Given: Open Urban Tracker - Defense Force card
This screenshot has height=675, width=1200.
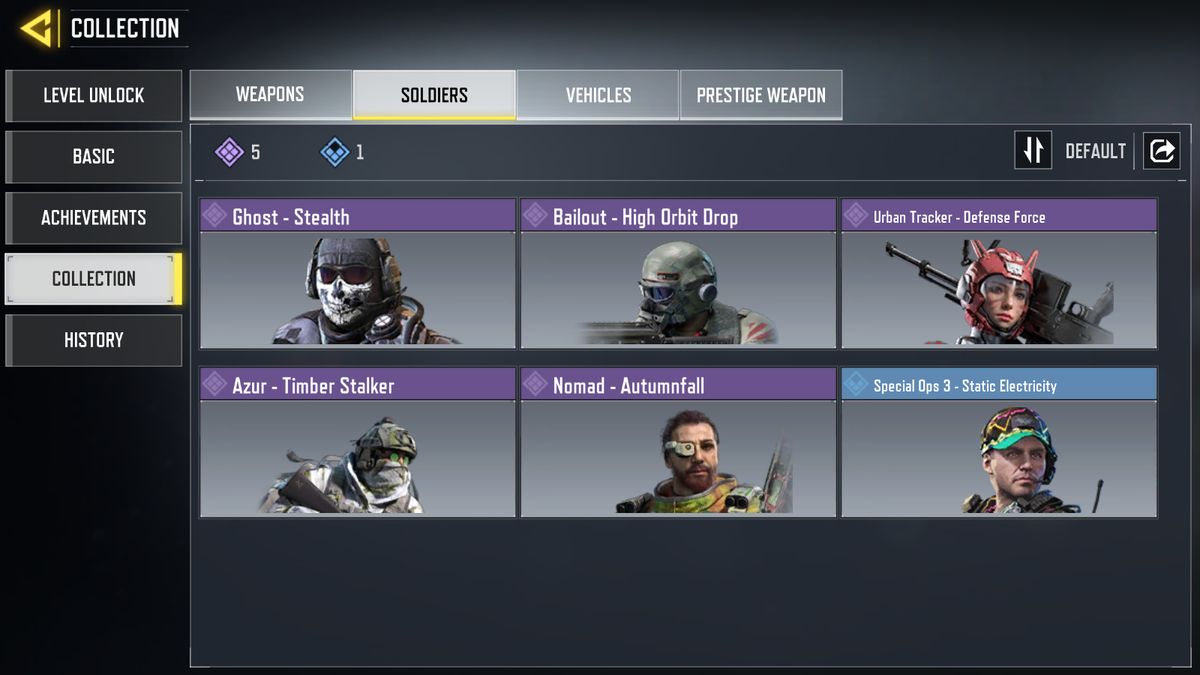Looking at the screenshot, I should (x=999, y=273).
